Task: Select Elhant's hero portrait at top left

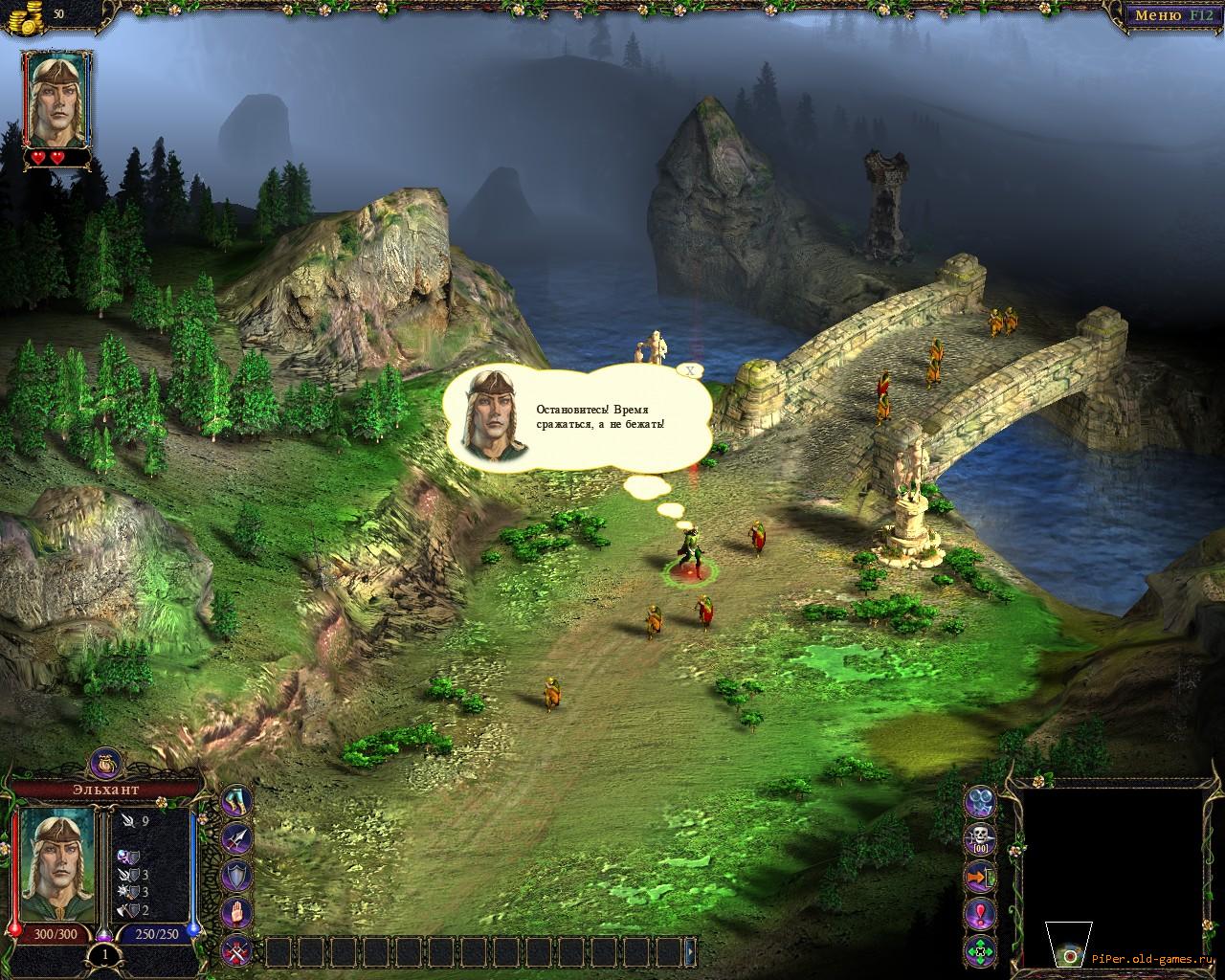Action: coord(56,100)
